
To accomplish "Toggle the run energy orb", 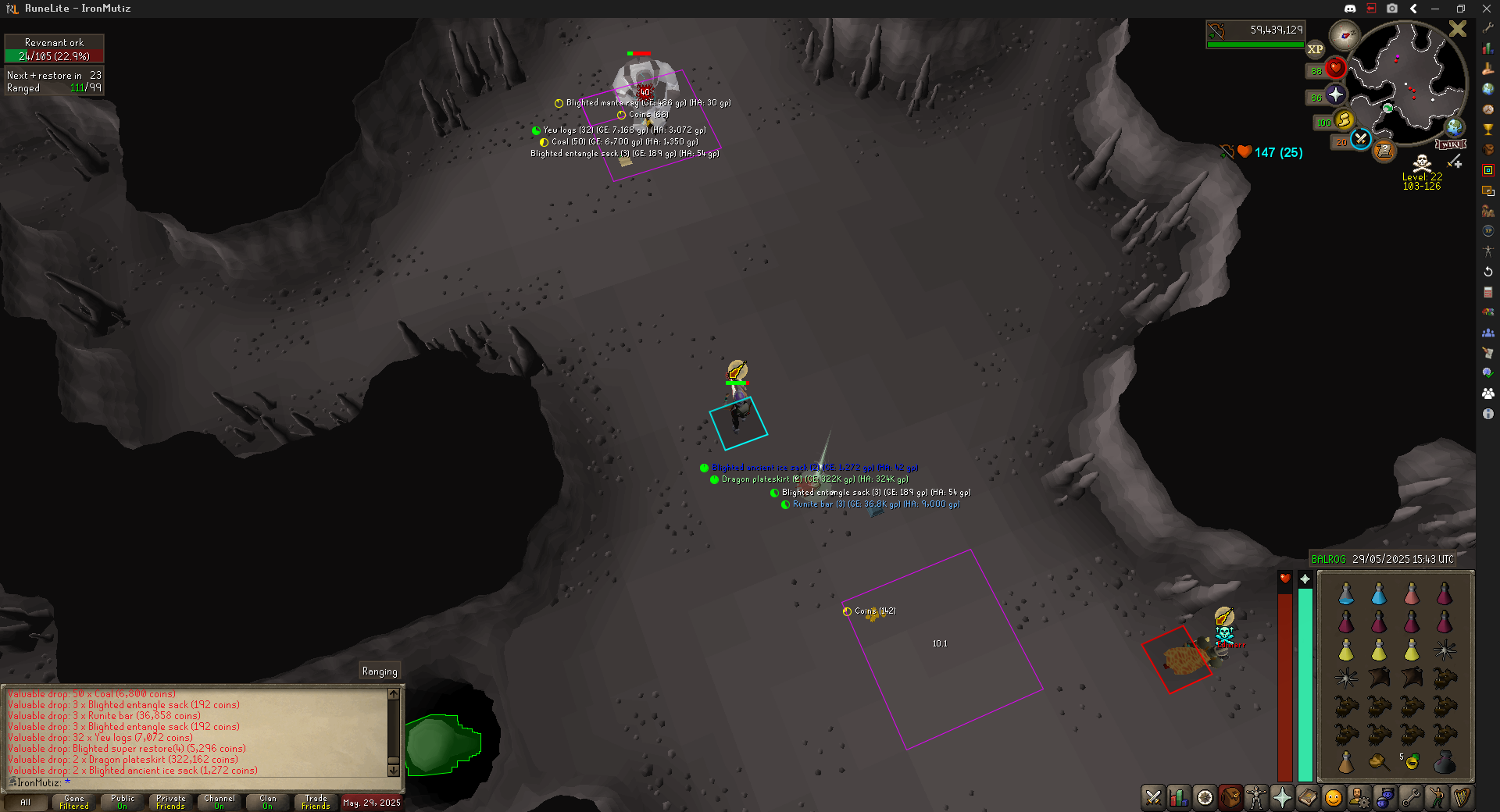I will click(1344, 120).
